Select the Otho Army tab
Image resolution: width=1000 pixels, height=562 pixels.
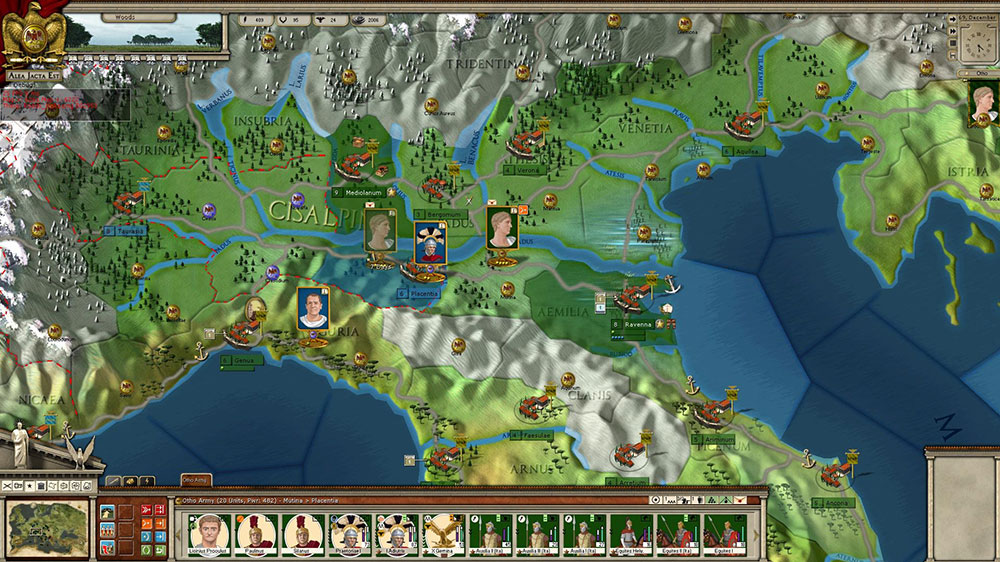196,481
